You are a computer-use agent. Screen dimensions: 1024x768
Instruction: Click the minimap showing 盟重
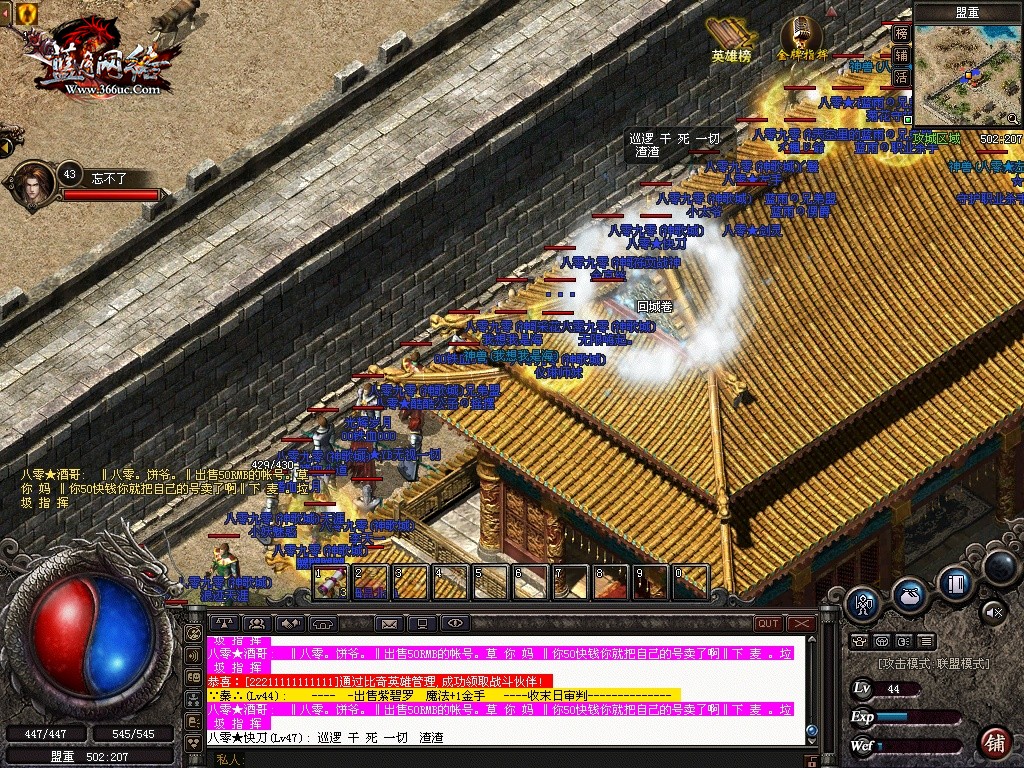coord(968,75)
